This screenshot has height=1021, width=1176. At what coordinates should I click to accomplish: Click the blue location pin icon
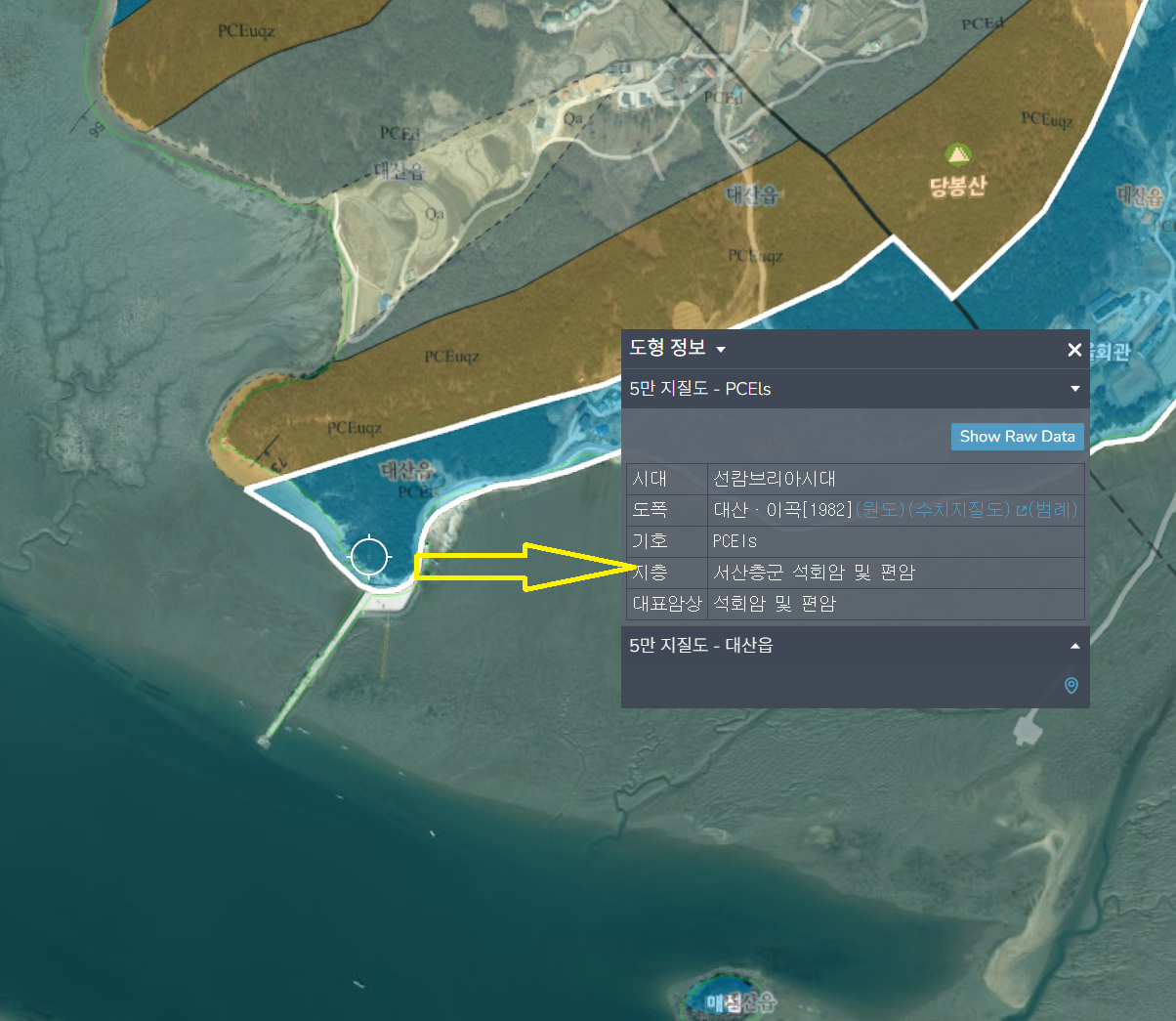[1071, 686]
